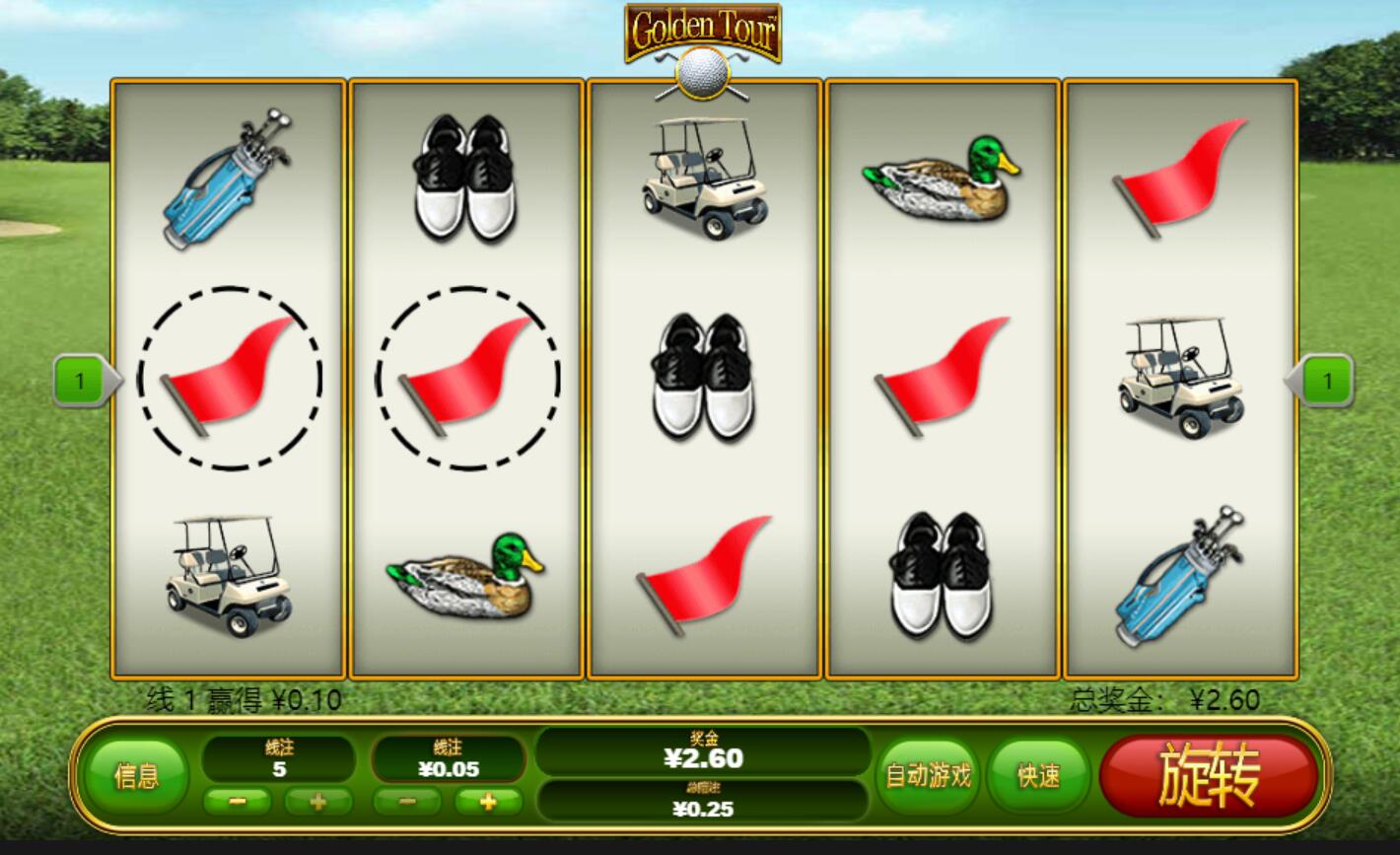Select the line 1 marker beside the last reel
Viewport: 1400px width, 855px height.
click(1325, 381)
